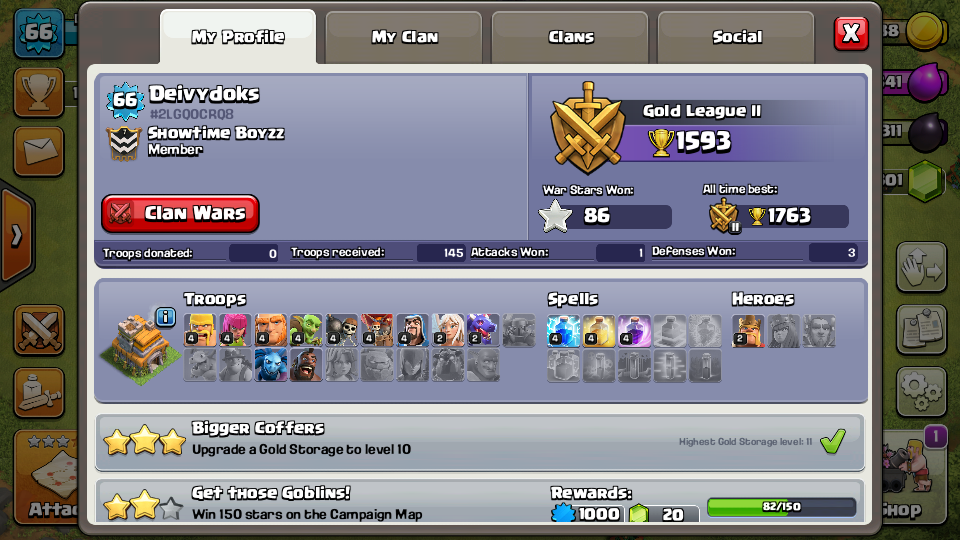Close the profile window with the X
The width and height of the screenshot is (960, 540).
(851, 34)
